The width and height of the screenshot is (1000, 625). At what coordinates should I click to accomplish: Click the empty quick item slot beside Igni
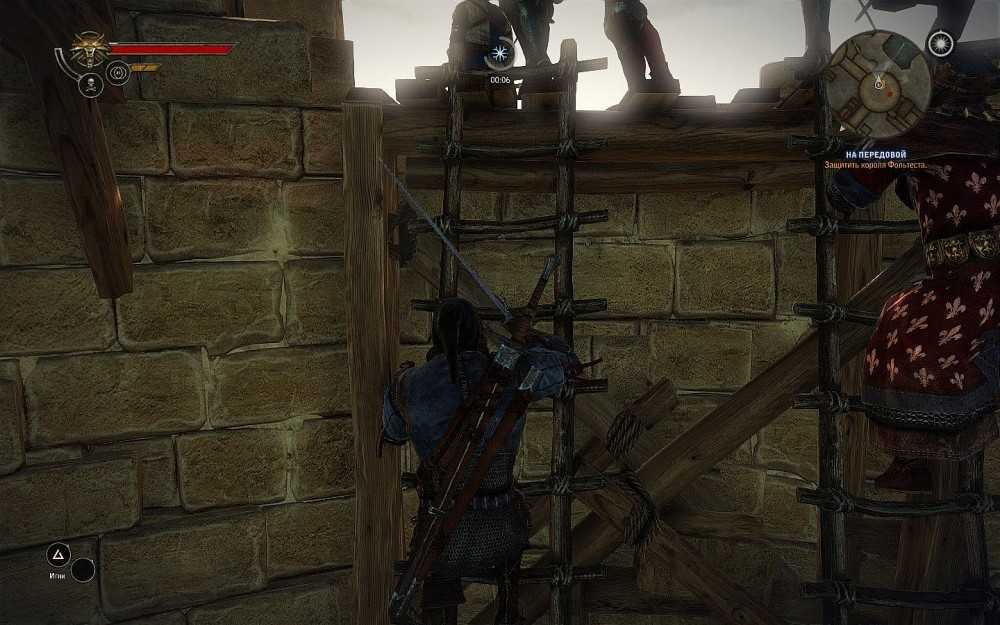pyautogui.click(x=83, y=570)
